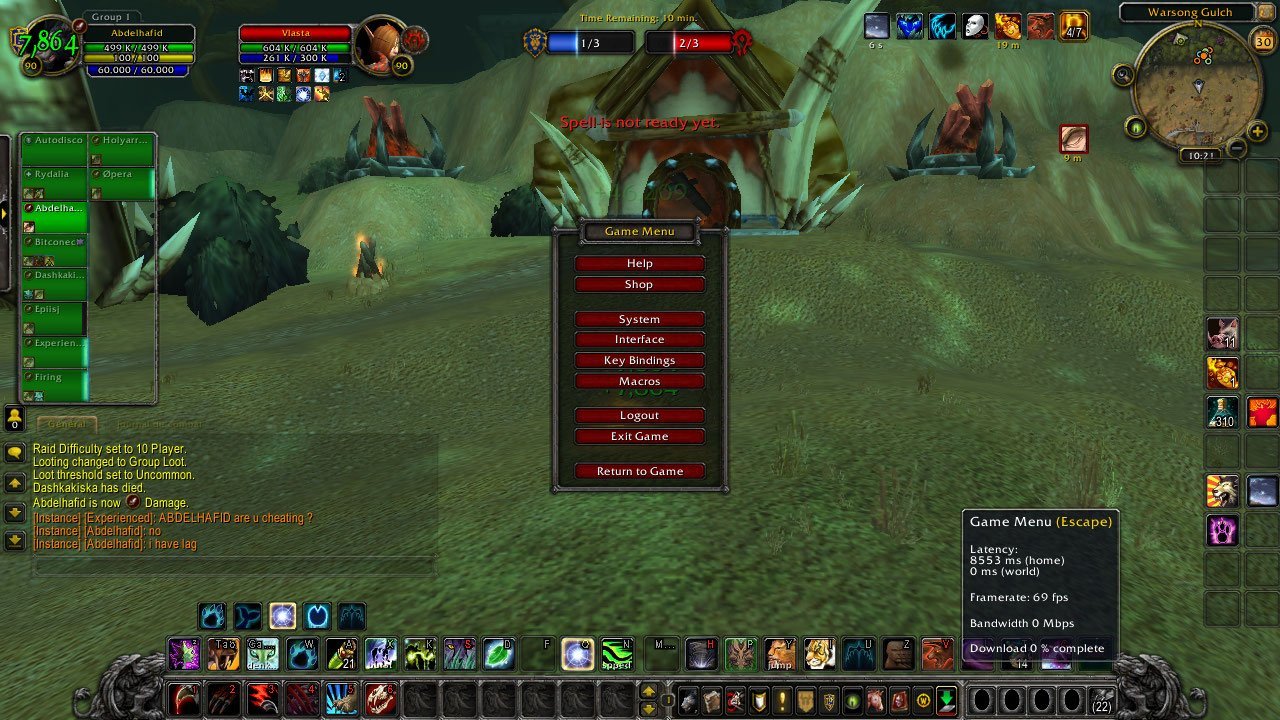Click Return to Game

click(639, 471)
